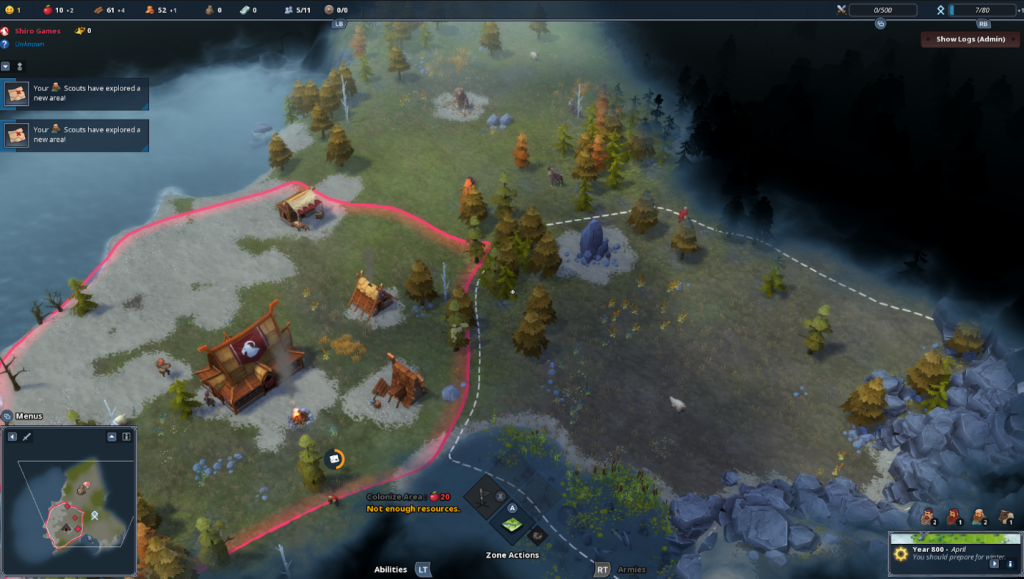This screenshot has width=1024, height=579.
Task: Open the calendar info button
Action: (x=1010, y=564)
